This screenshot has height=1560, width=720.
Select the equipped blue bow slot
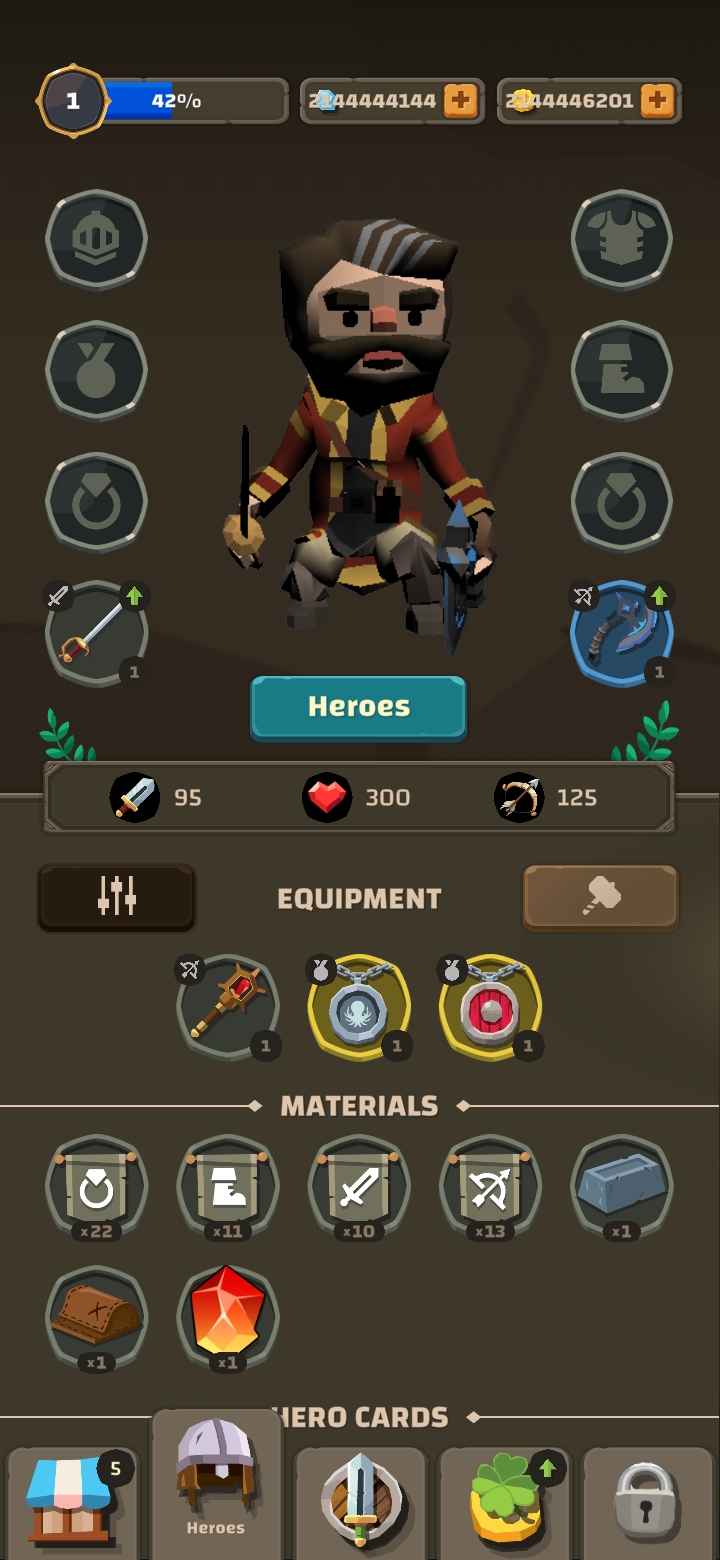[x=621, y=634]
